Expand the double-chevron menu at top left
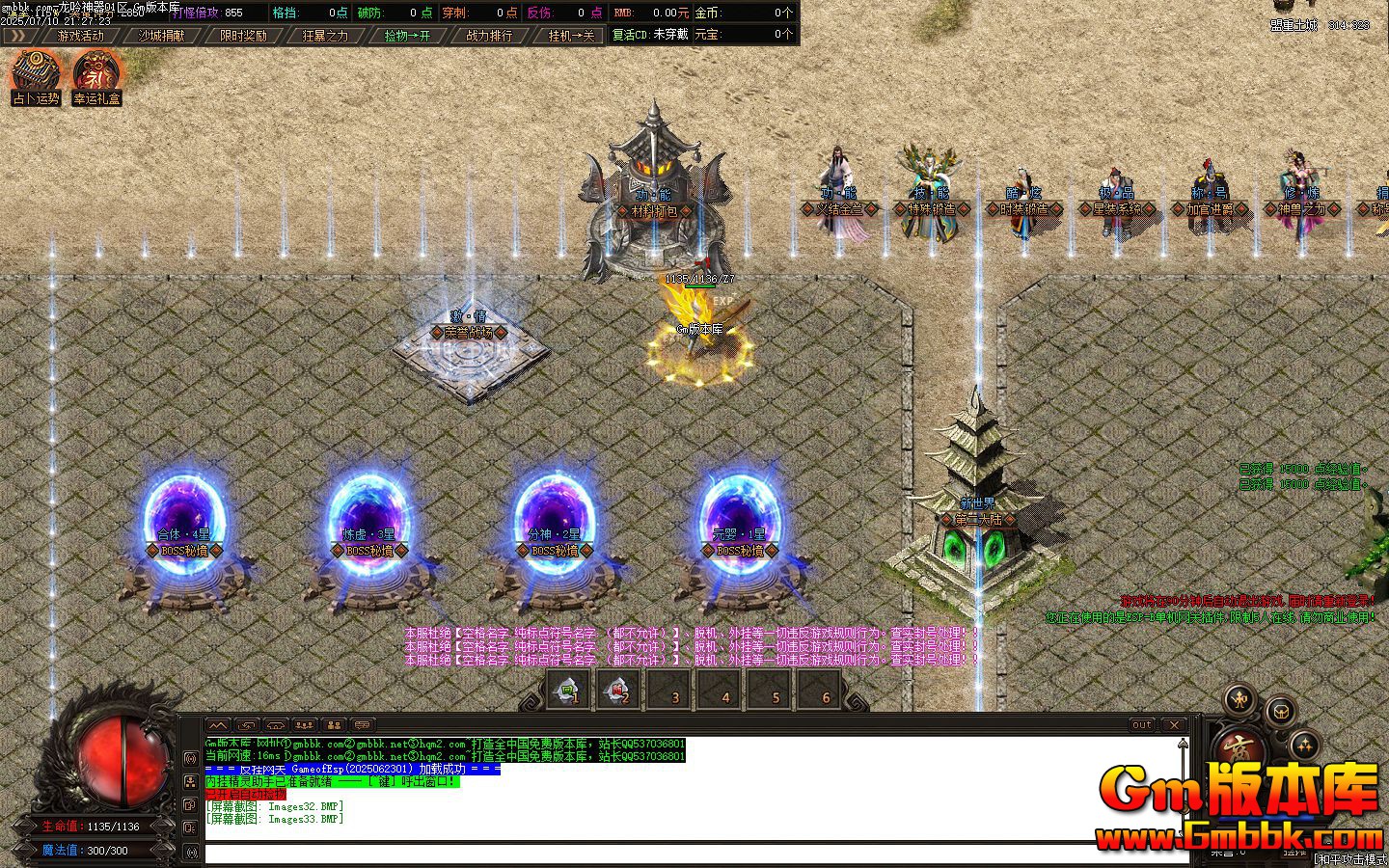This screenshot has width=1389, height=868. pyautogui.click(x=19, y=35)
